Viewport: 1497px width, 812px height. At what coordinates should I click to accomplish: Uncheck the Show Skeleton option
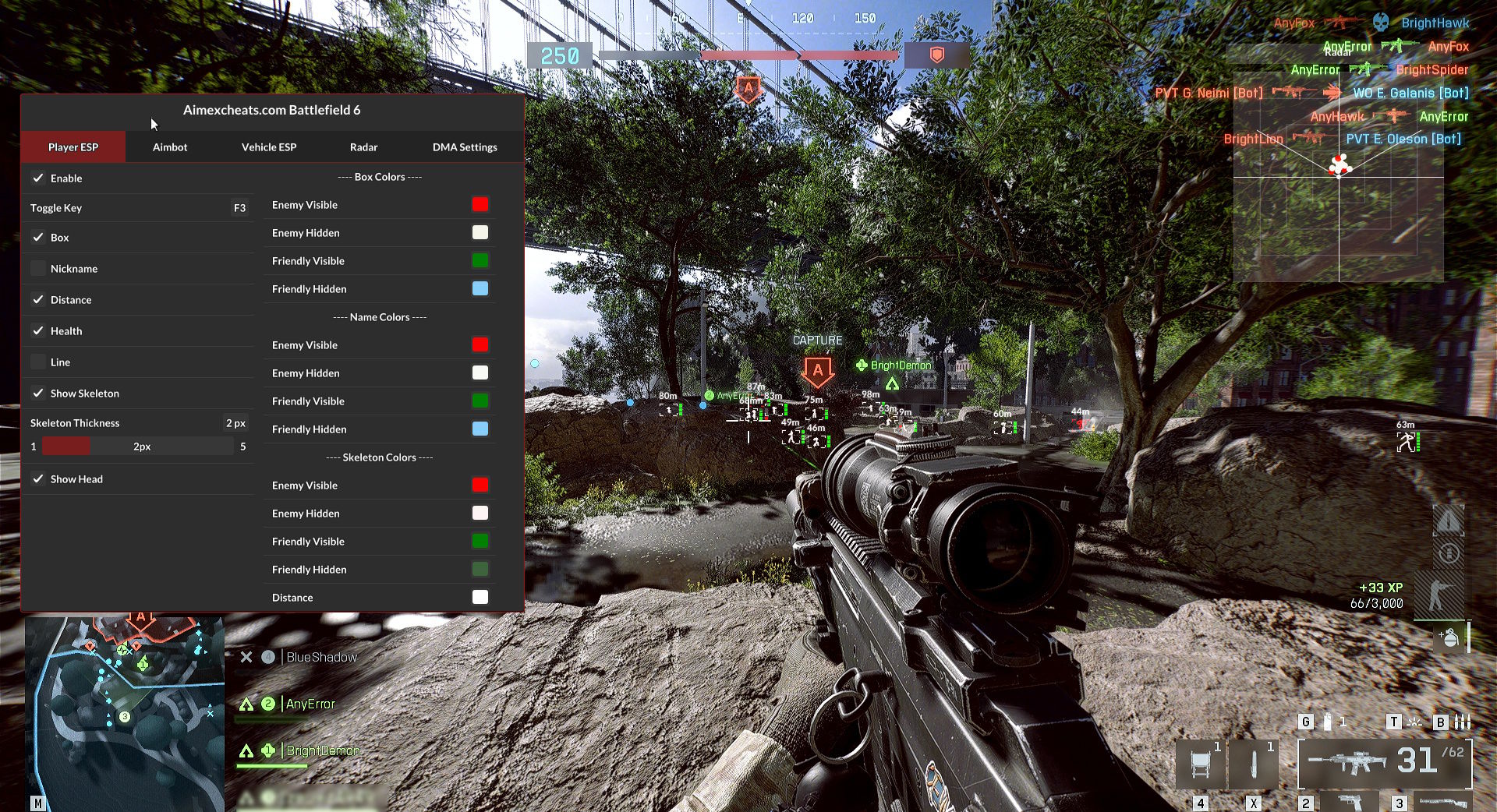(x=38, y=394)
